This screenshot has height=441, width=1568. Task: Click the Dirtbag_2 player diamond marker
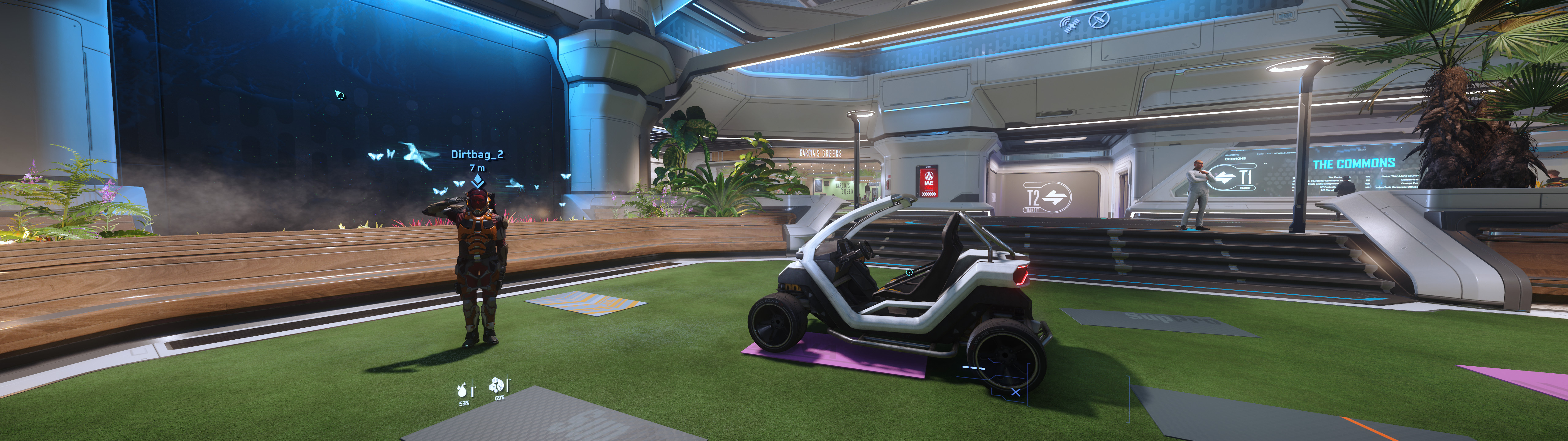tap(478, 181)
